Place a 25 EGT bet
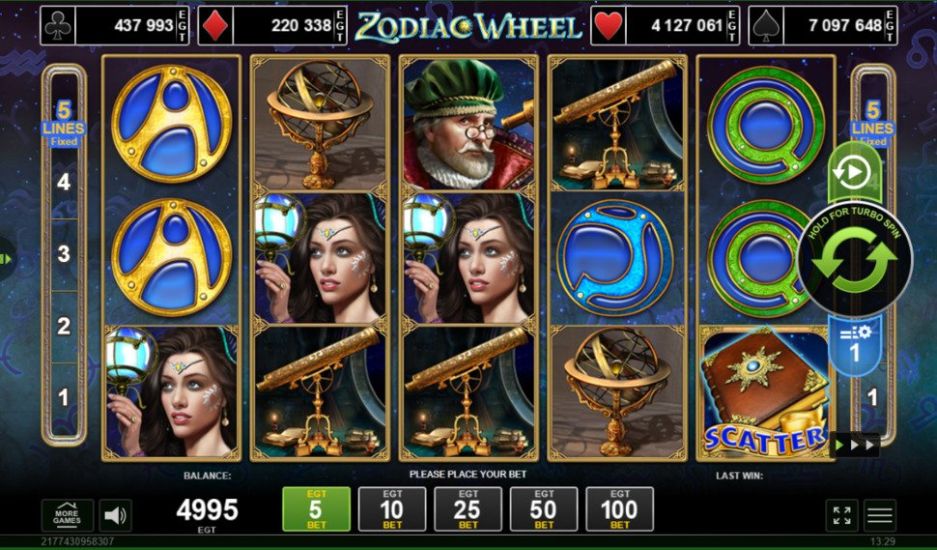Image resolution: width=937 pixels, height=550 pixels. [x=468, y=509]
